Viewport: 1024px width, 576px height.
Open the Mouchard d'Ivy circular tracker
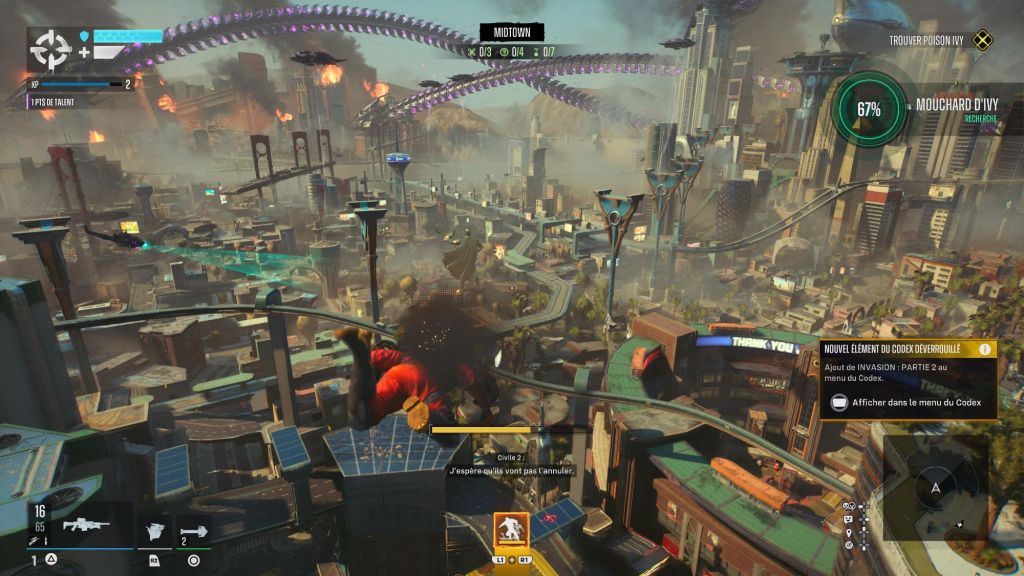(x=868, y=110)
